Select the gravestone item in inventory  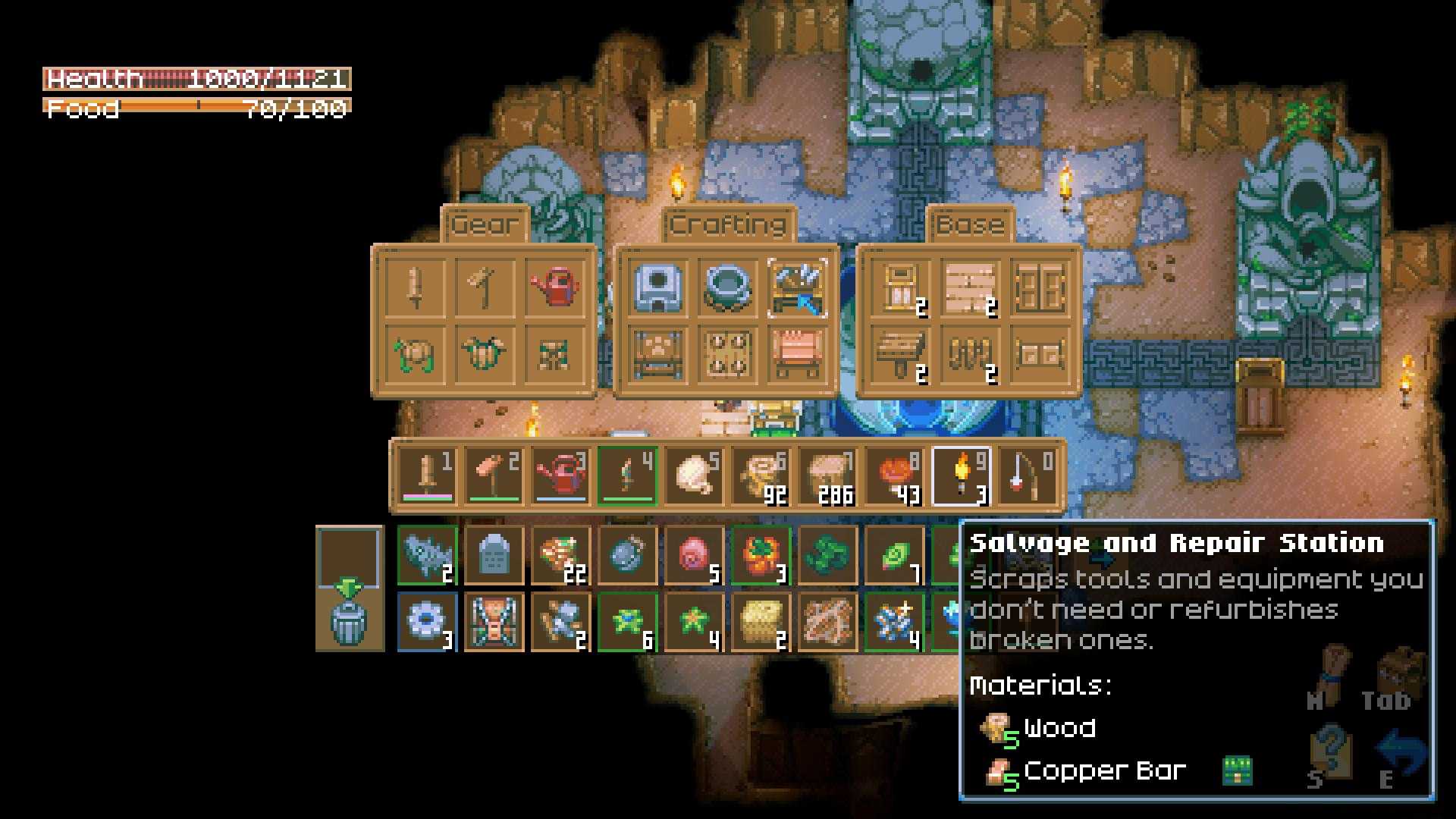pos(494,557)
